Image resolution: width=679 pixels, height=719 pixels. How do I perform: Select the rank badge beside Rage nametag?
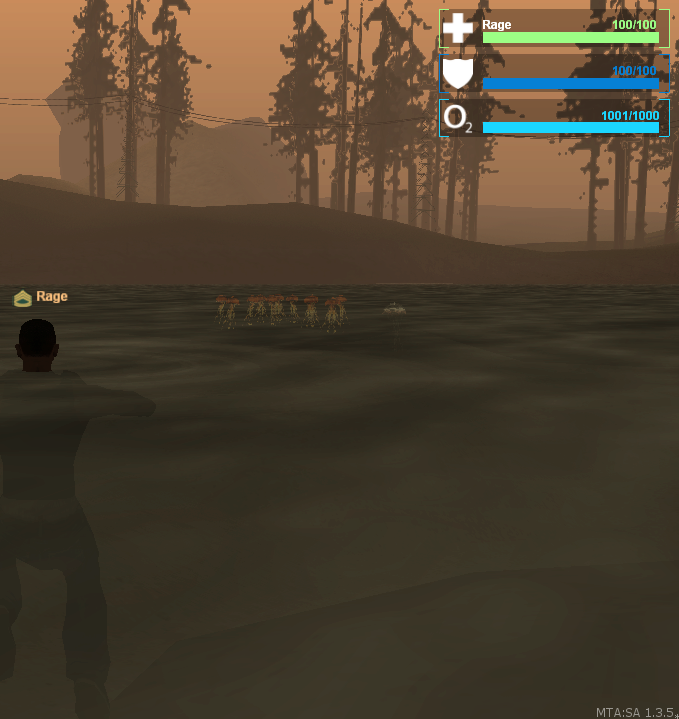(23, 298)
